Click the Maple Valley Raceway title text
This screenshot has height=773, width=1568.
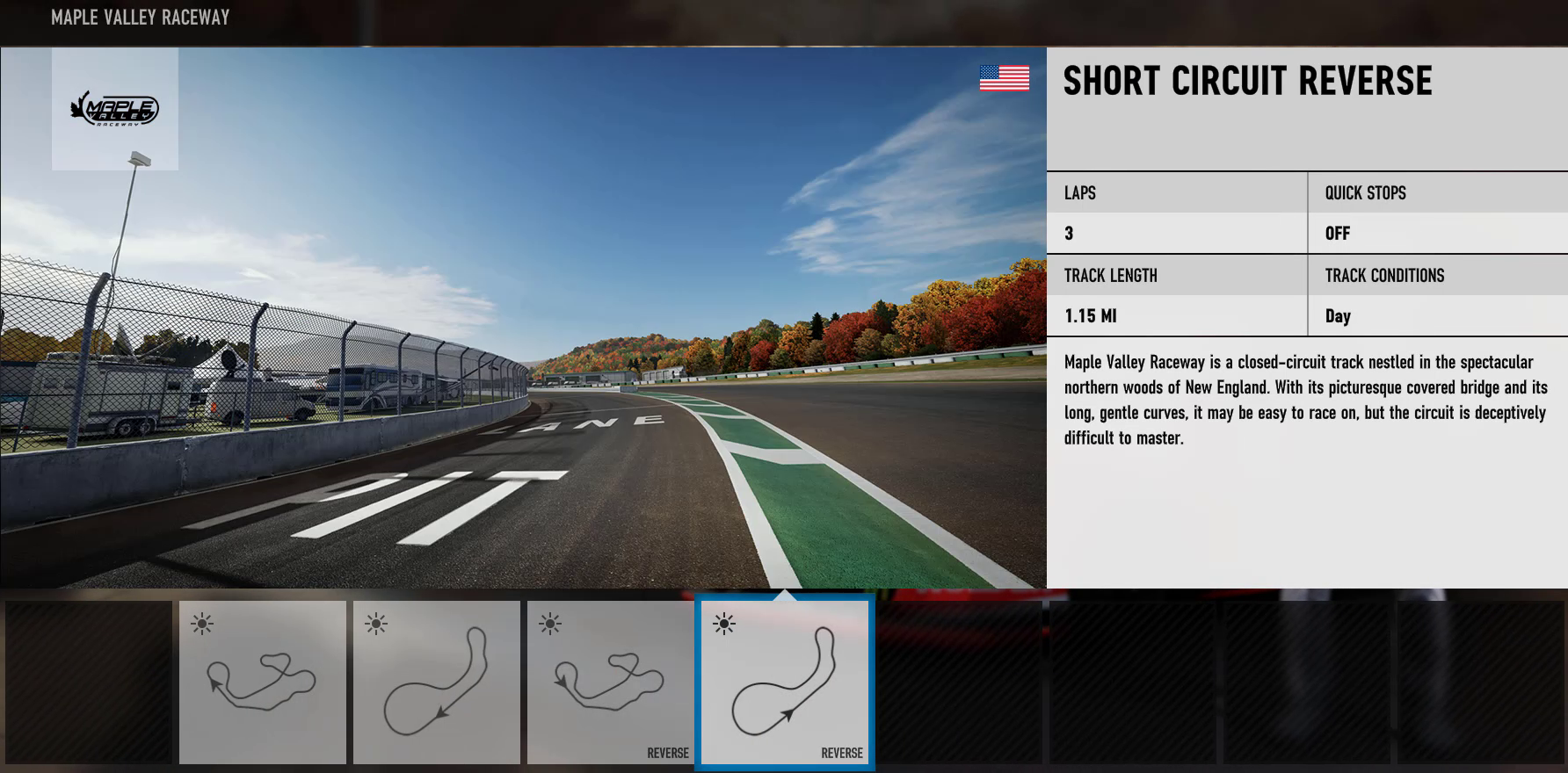coord(141,17)
